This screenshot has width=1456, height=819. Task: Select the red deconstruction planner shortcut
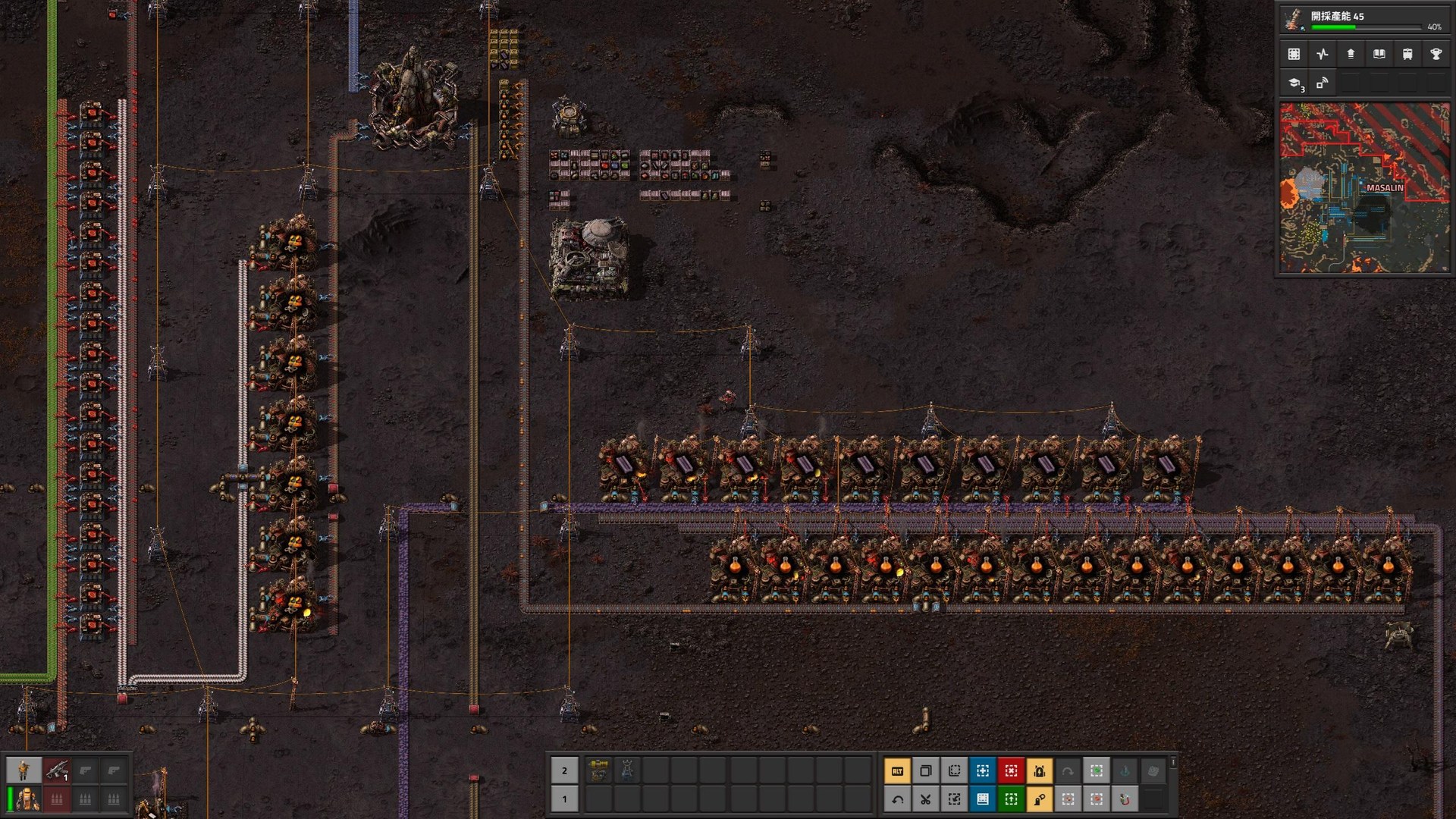tap(1011, 770)
